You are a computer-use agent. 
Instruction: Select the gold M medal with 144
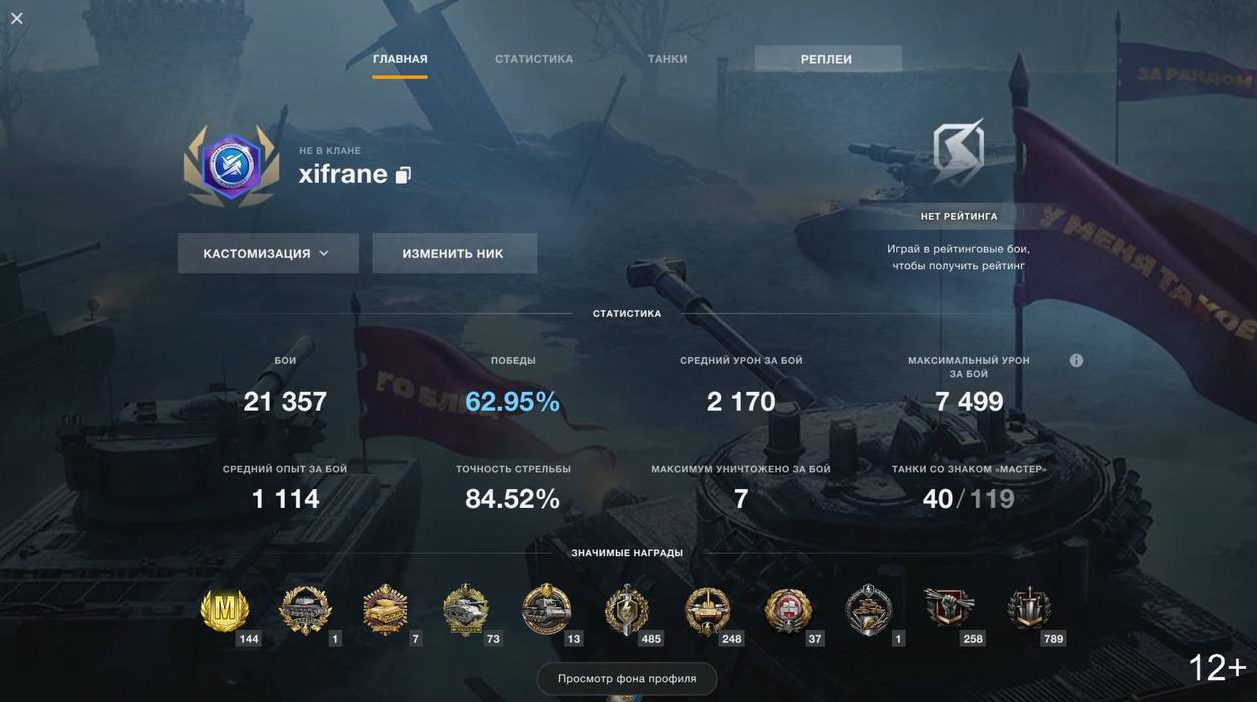click(x=225, y=609)
